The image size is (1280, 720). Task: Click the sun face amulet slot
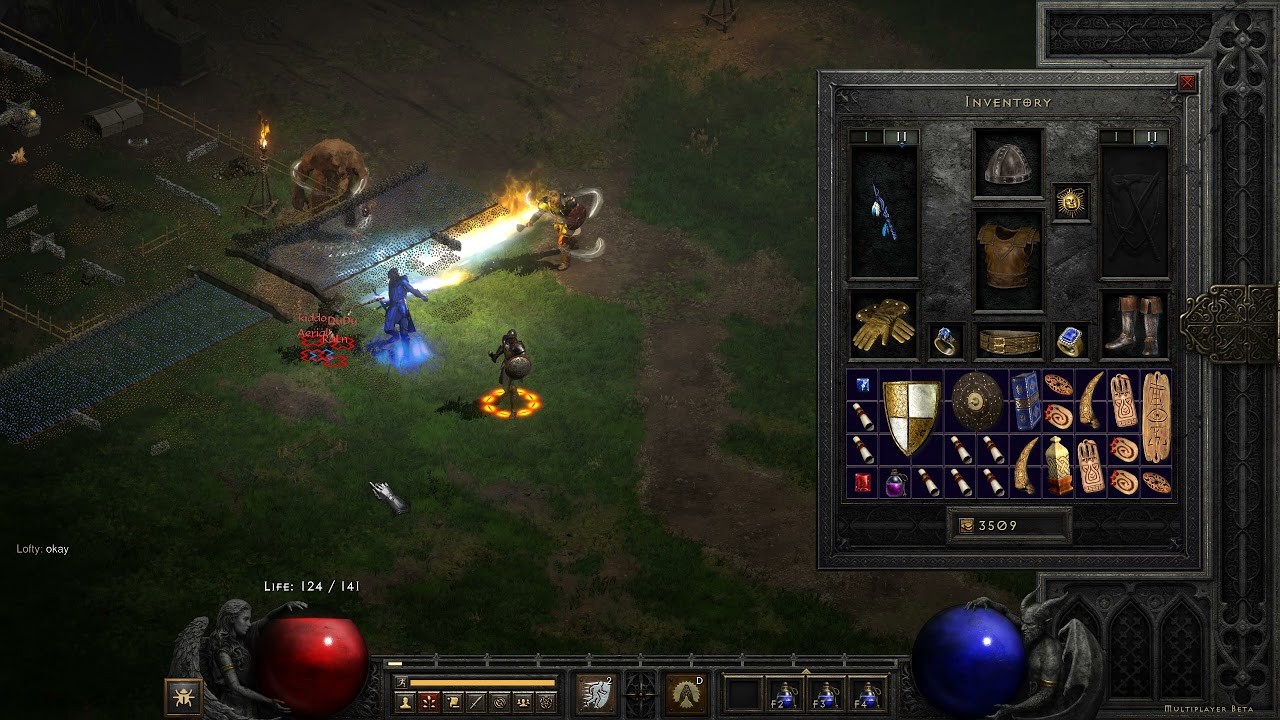point(1071,203)
